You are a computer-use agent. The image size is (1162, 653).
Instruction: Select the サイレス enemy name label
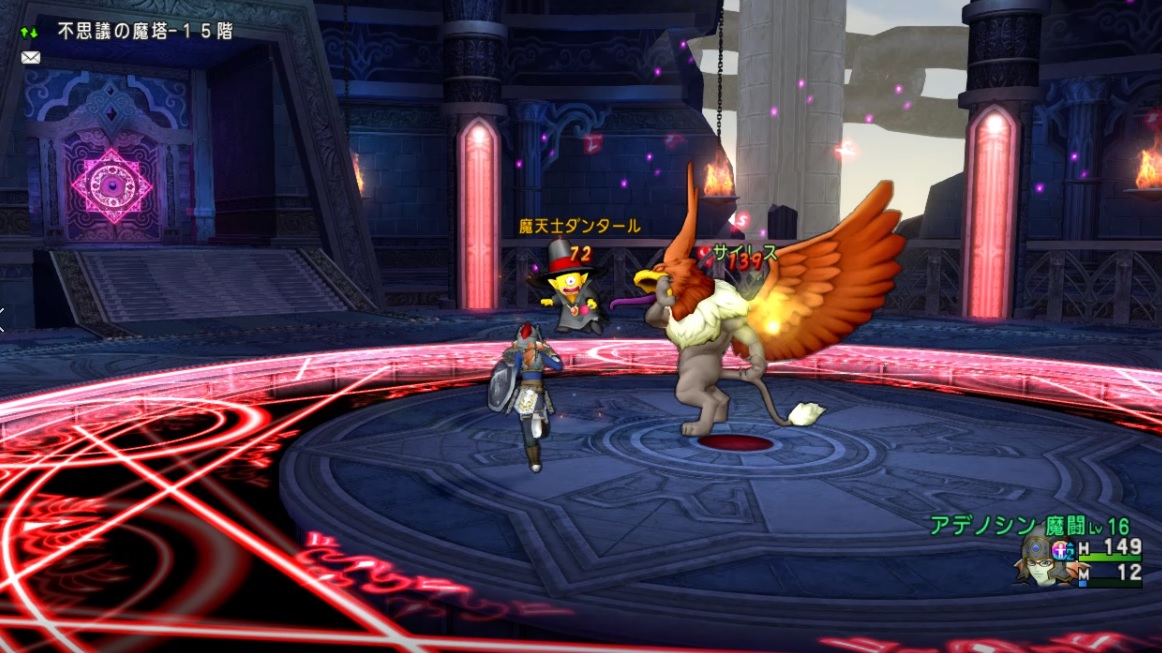pos(744,253)
